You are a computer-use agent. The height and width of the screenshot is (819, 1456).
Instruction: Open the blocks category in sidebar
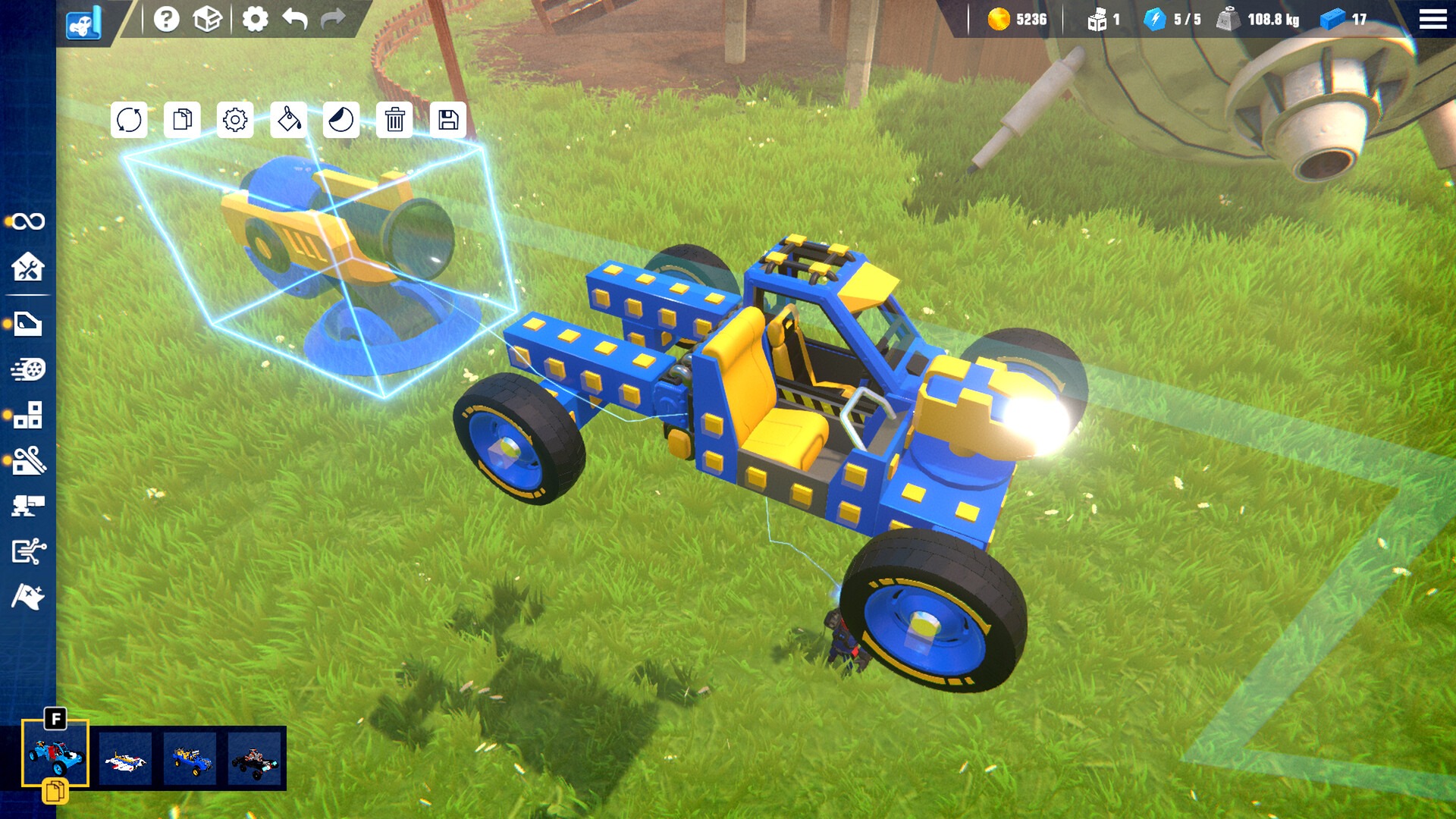click(30, 416)
